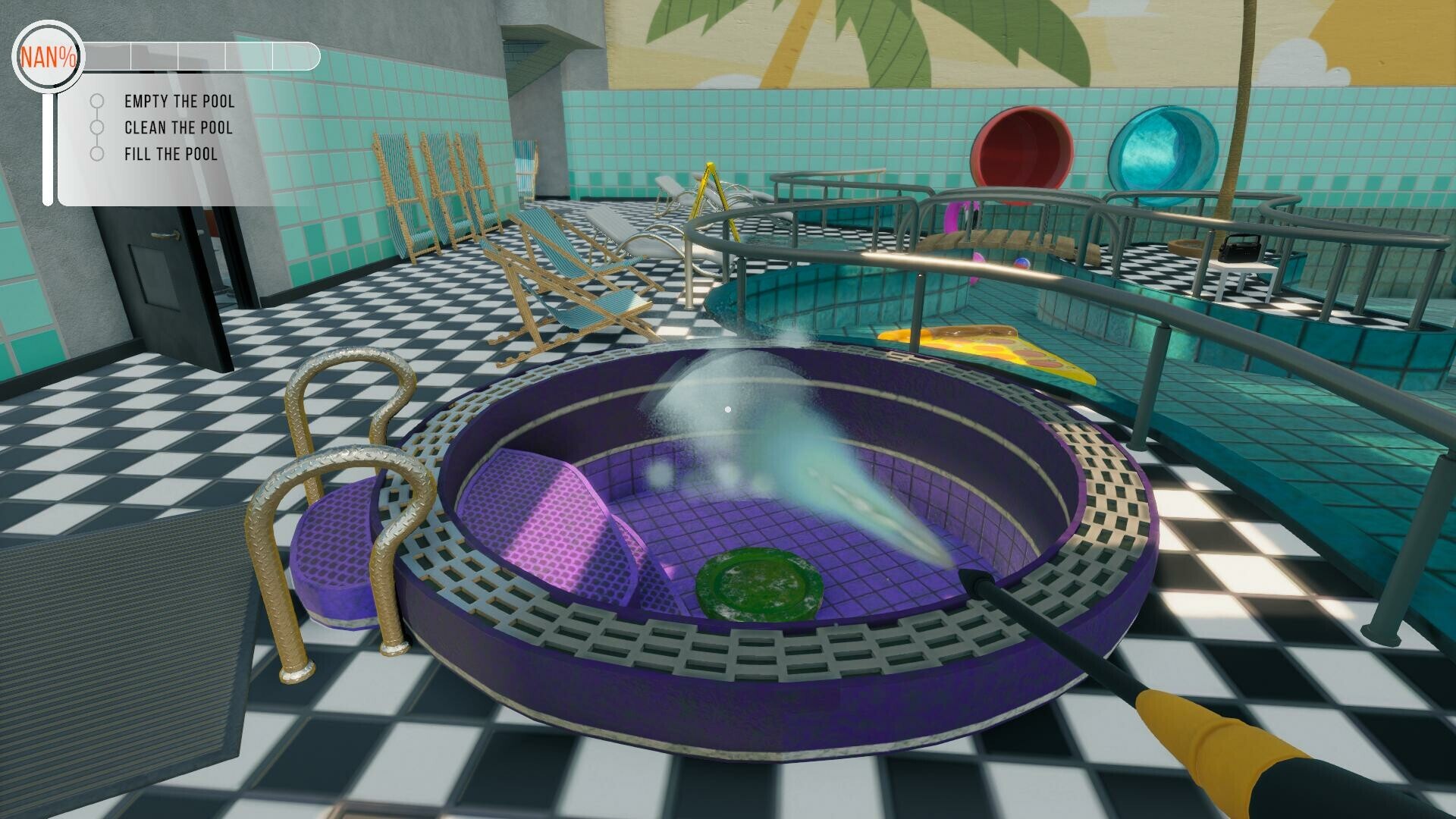Click the first segment of the progress bar
This screenshot has height=819, width=1456.
click(x=106, y=55)
